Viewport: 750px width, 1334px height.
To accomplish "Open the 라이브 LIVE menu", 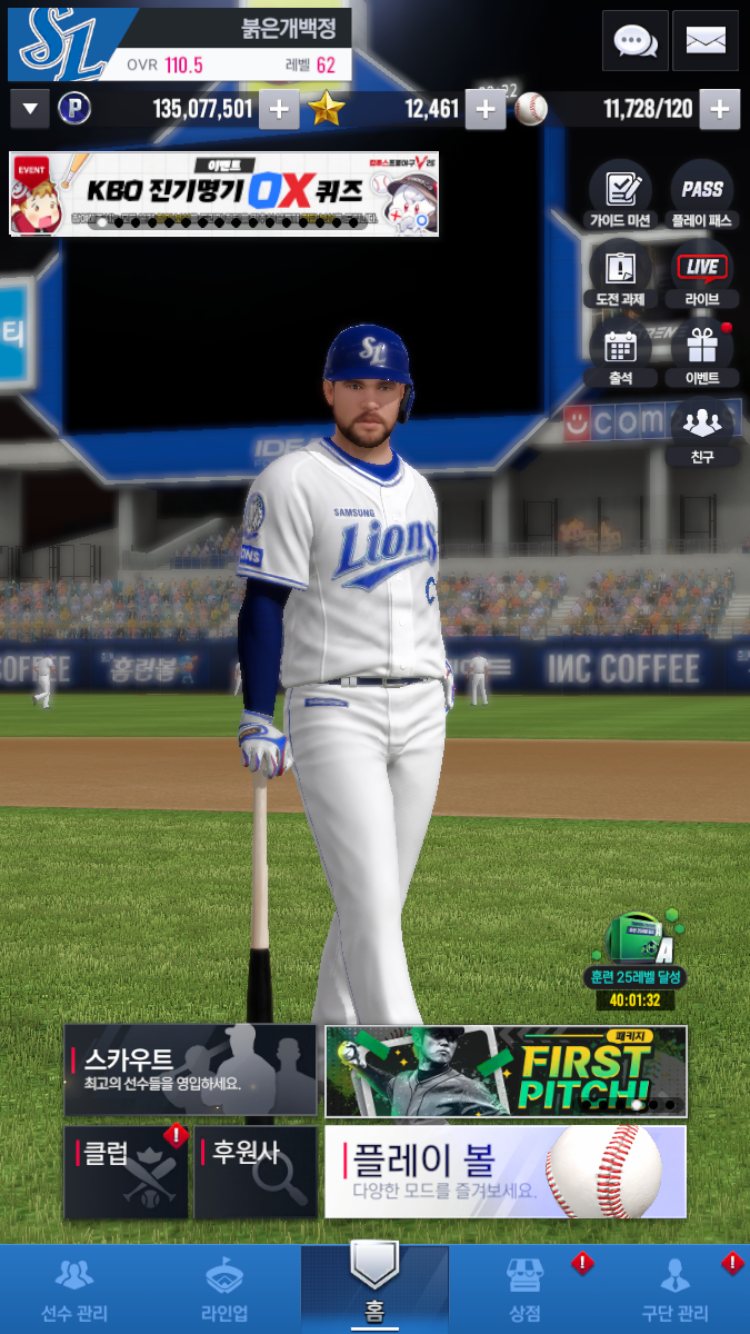I will [x=702, y=273].
